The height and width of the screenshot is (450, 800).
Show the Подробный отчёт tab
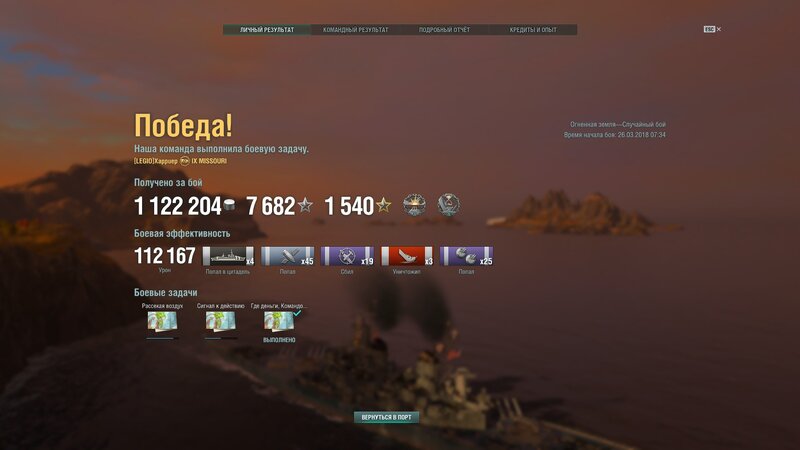[444, 30]
